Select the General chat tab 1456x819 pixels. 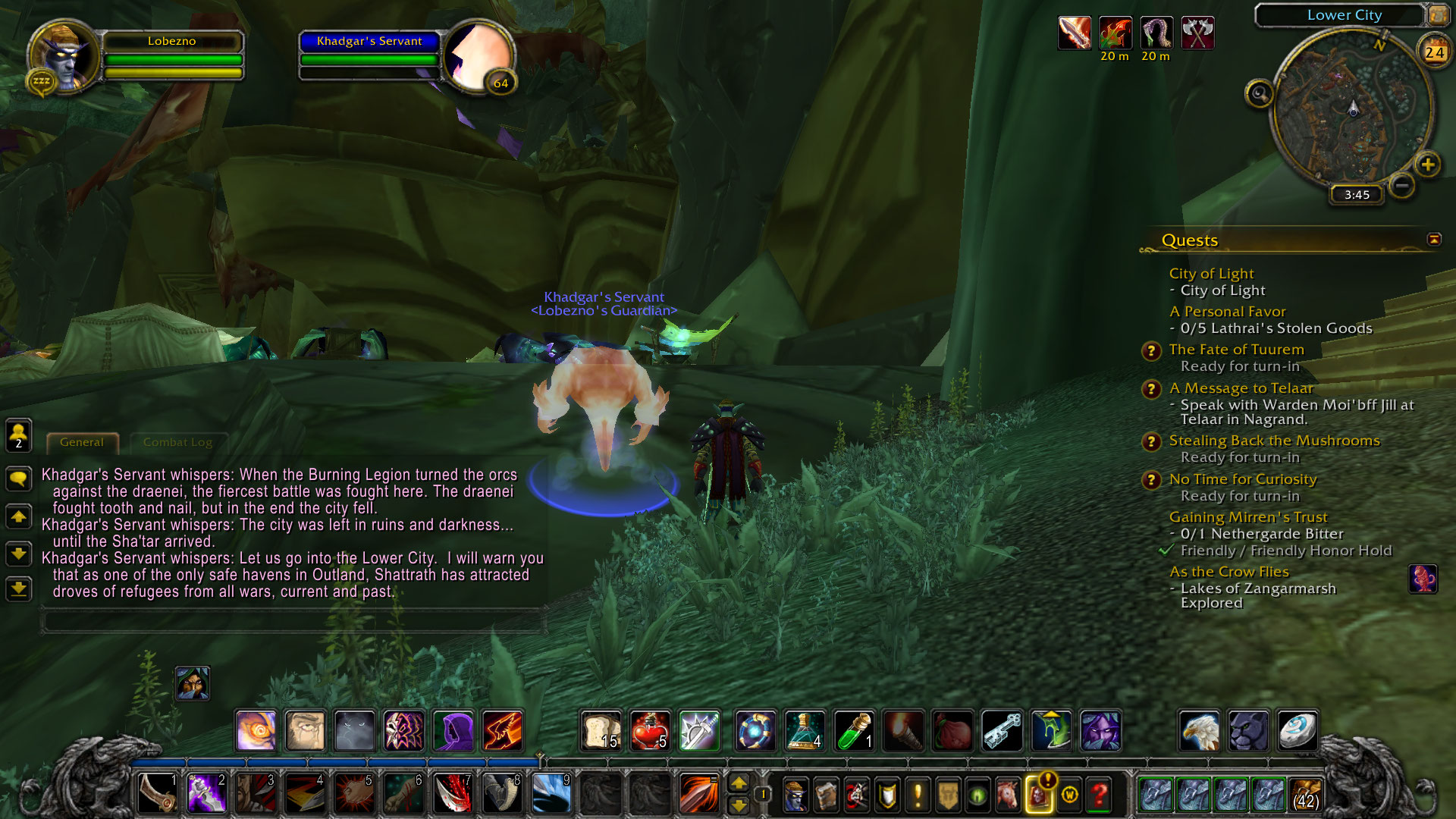[x=82, y=442]
